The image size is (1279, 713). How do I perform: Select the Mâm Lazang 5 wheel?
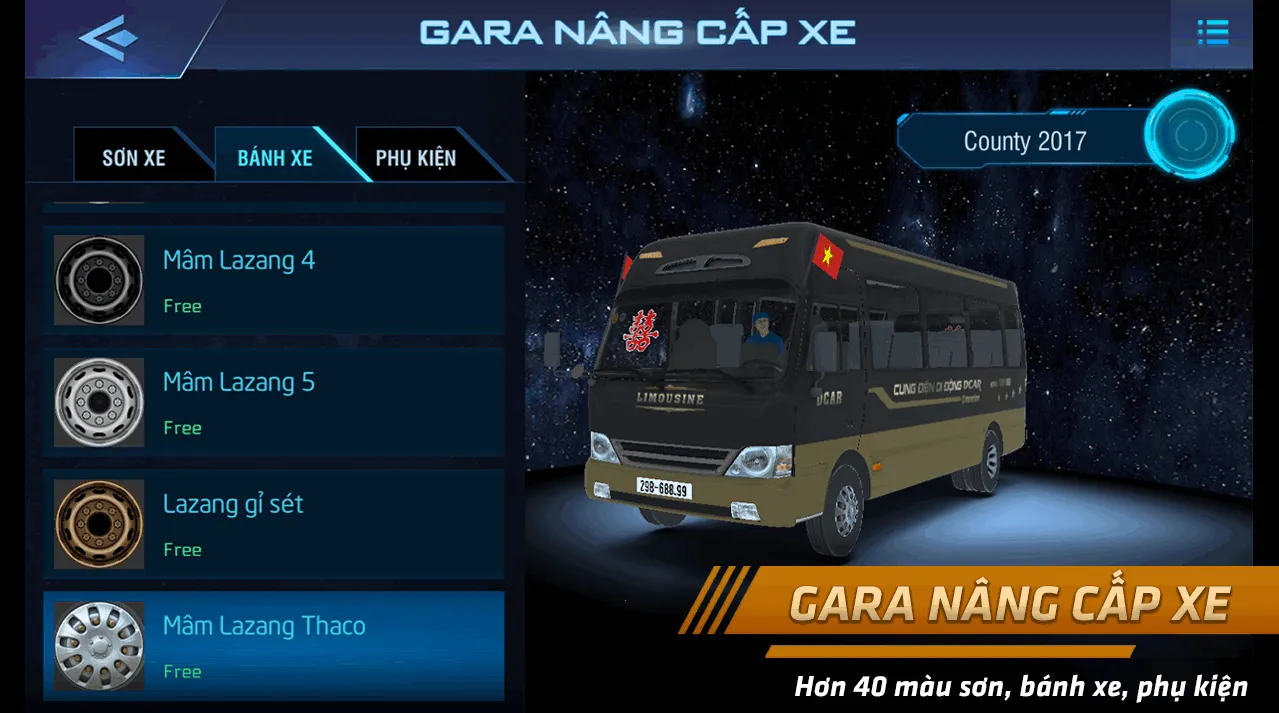[x=273, y=402]
